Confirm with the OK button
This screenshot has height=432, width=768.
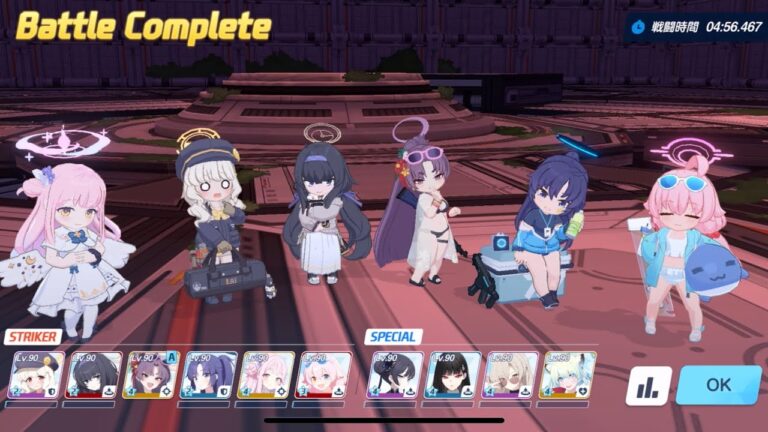coord(718,385)
